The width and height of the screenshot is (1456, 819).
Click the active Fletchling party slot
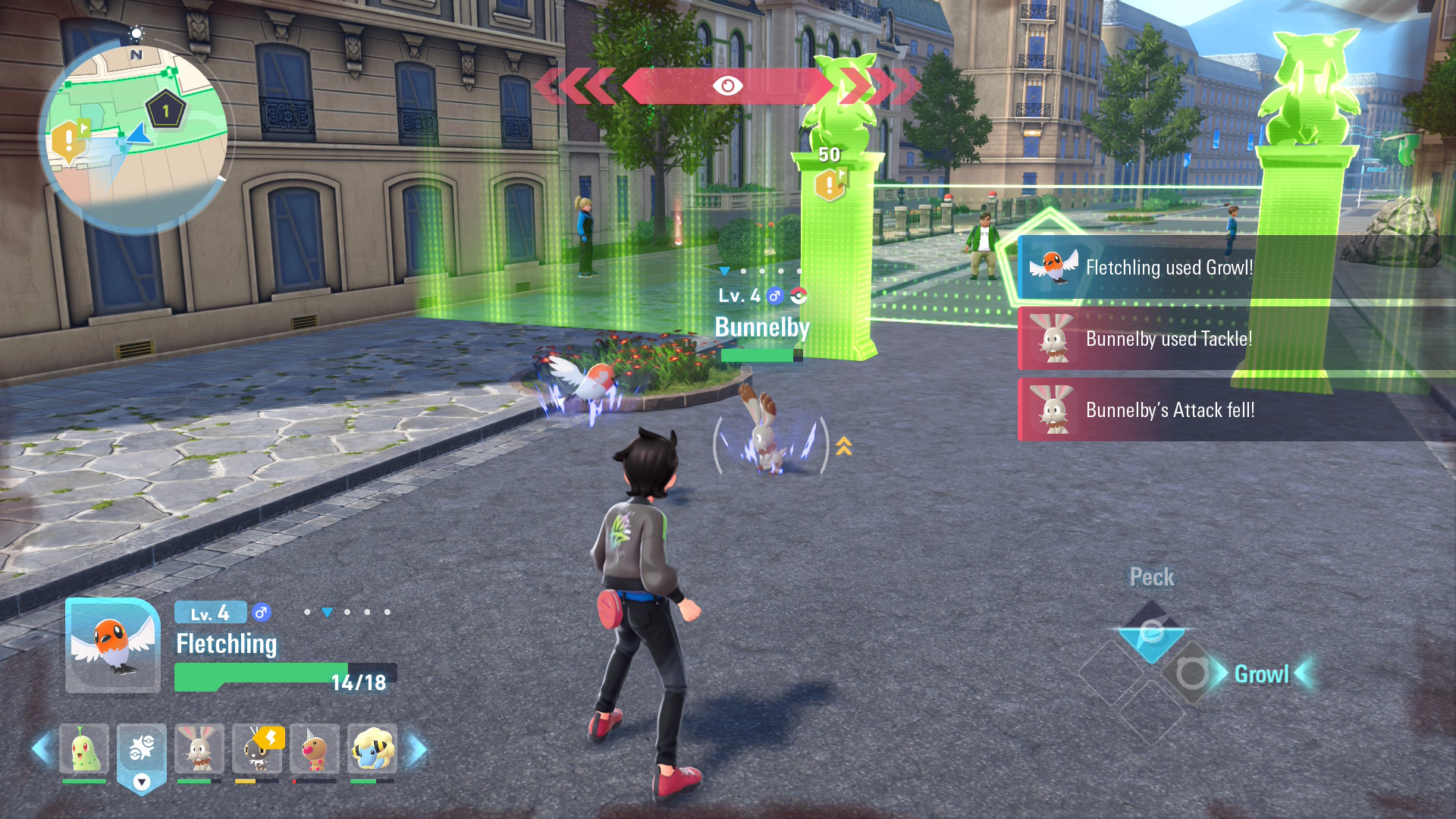[142, 755]
